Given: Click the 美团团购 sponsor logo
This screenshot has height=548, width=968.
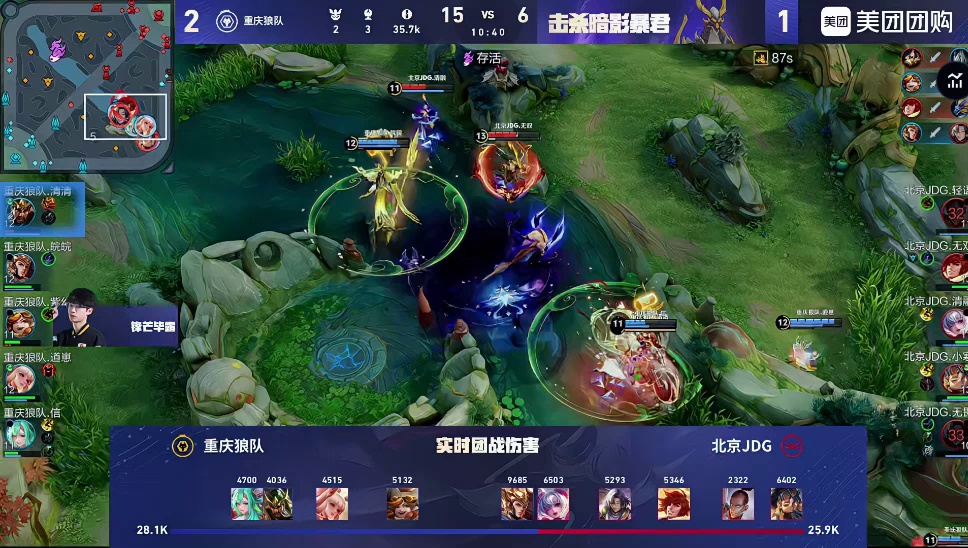Looking at the screenshot, I should point(886,22).
